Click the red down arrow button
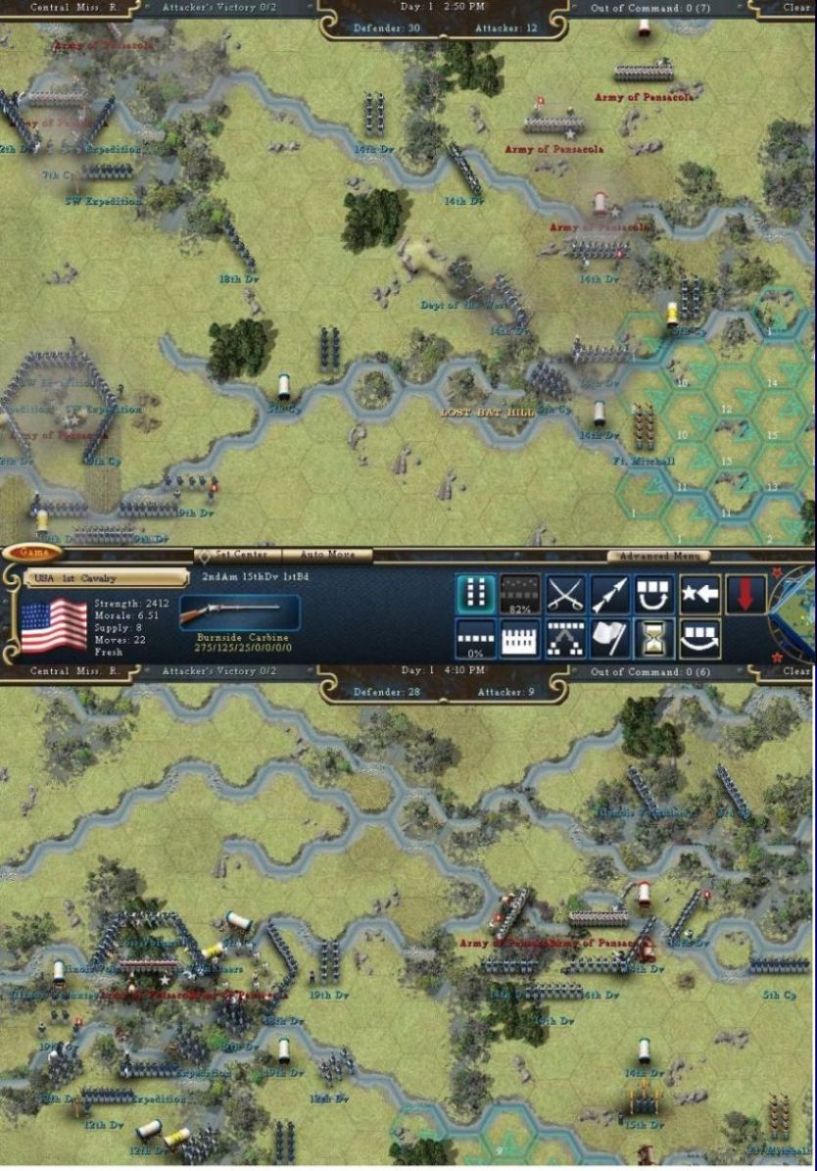Viewport: 817px width, 1171px height. [x=745, y=594]
